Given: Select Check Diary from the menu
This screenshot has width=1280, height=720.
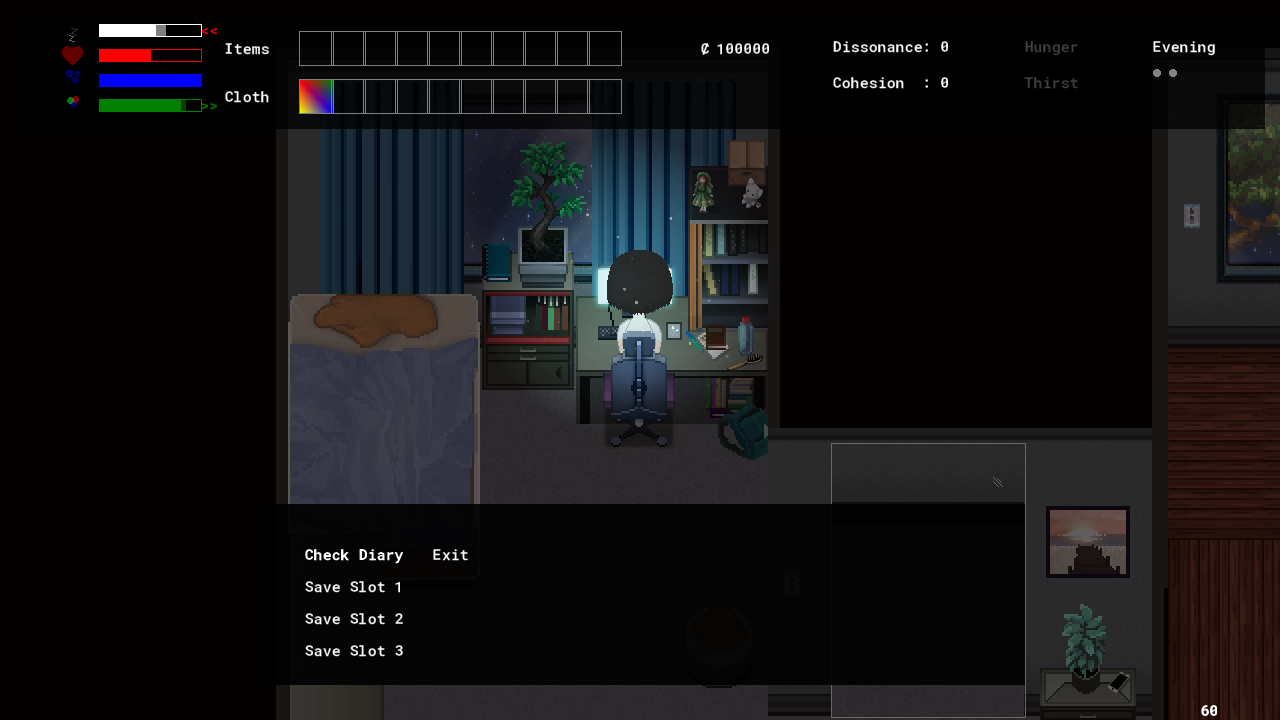Looking at the screenshot, I should tap(354, 555).
